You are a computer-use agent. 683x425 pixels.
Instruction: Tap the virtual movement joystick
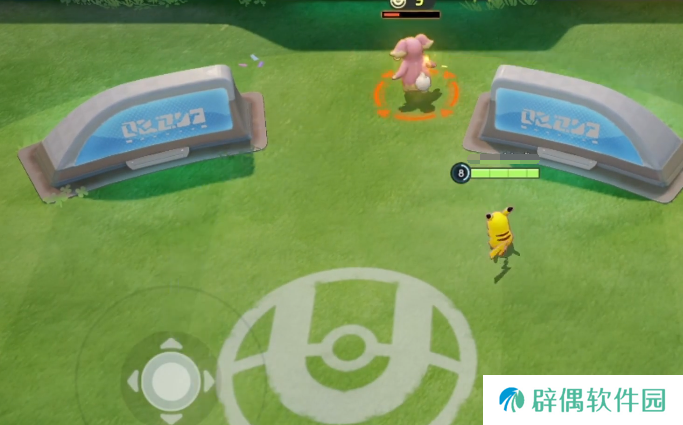170,379
